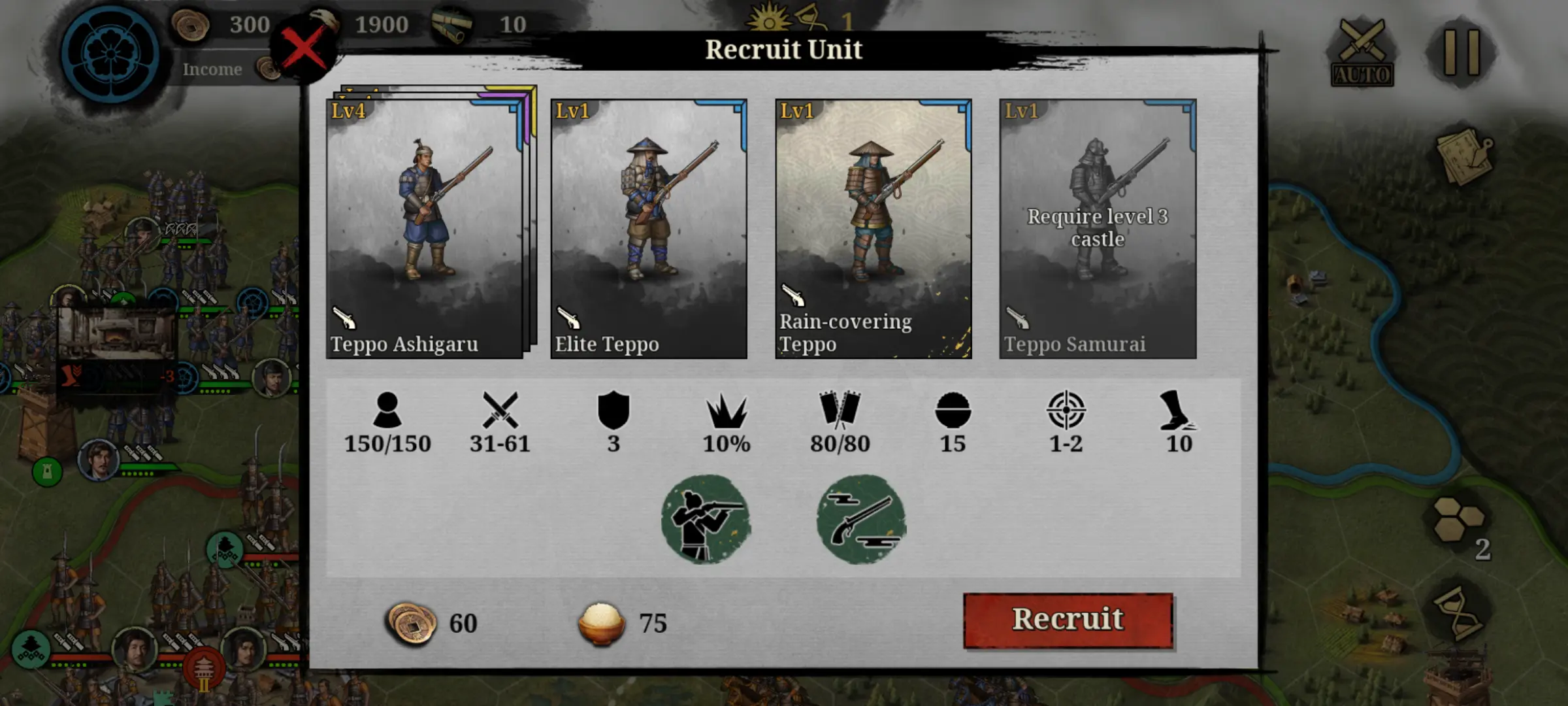Close the Recruit Unit dialog
Screen dimensions: 1568x706
(x=304, y=49)
